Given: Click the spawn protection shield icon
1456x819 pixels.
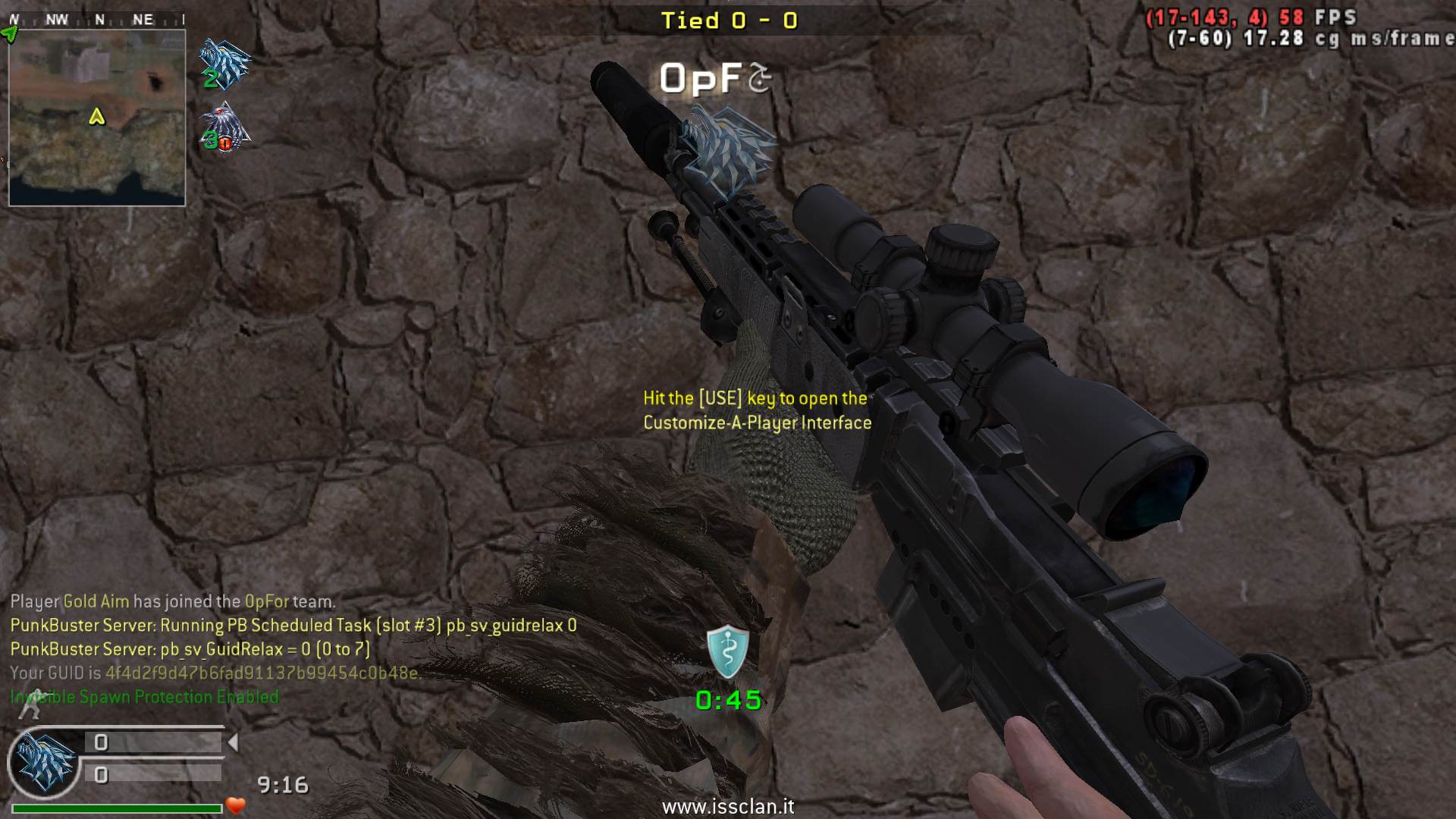Looking at the screenshot, I should tap(727, 652).
